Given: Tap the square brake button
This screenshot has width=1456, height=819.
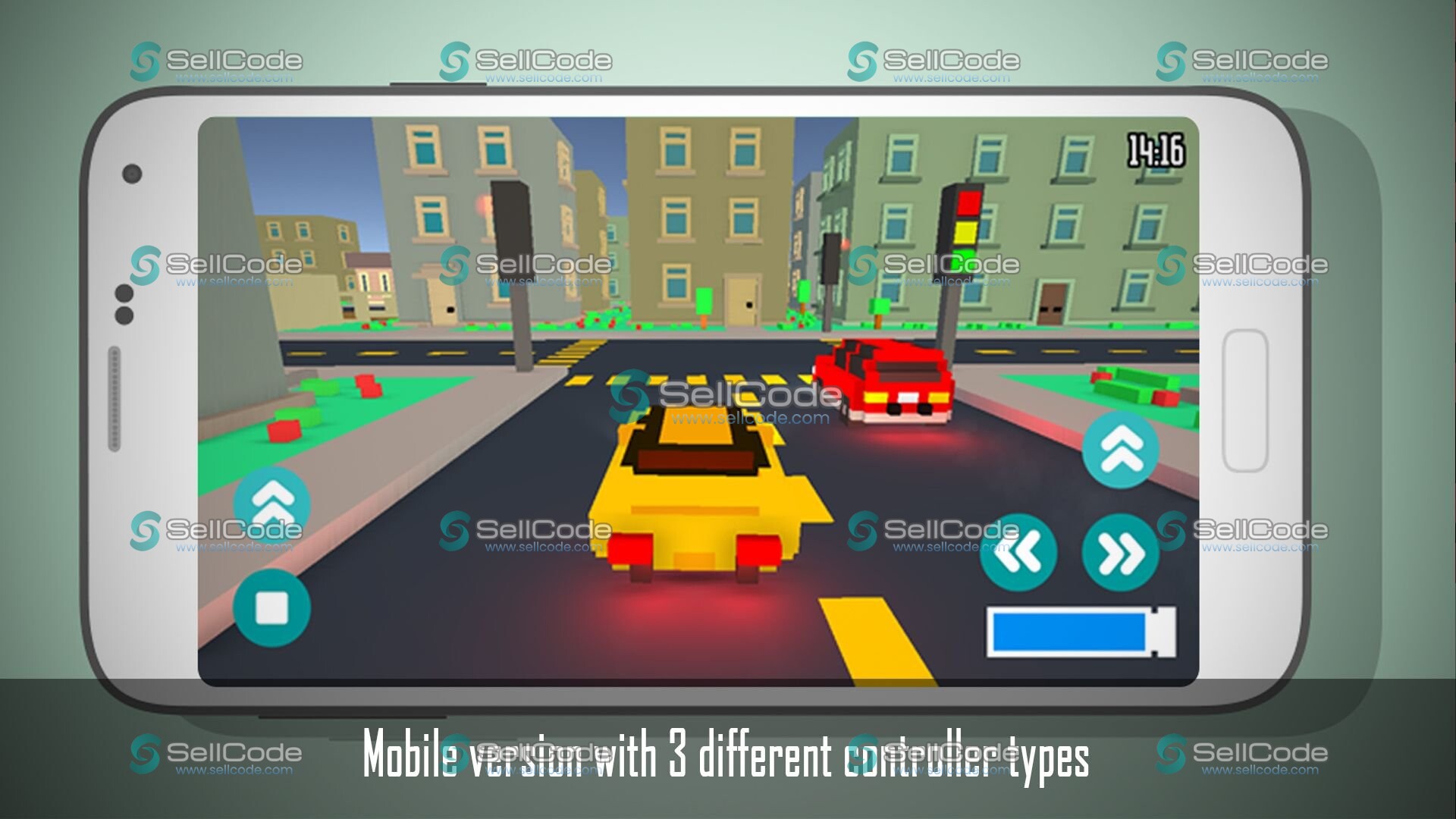Looking at the screenshot, I should [x=271, y=607].
